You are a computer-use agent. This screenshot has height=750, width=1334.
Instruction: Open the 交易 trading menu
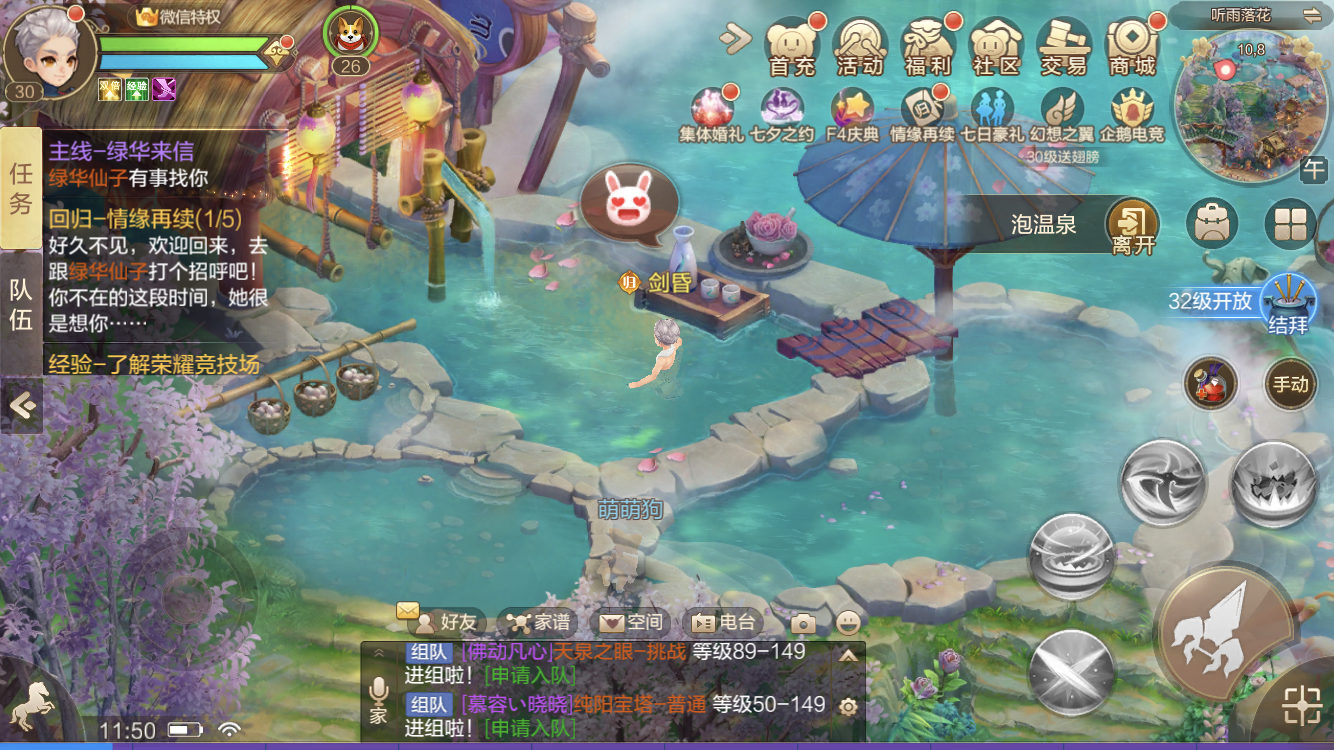tap(1063, 46)
